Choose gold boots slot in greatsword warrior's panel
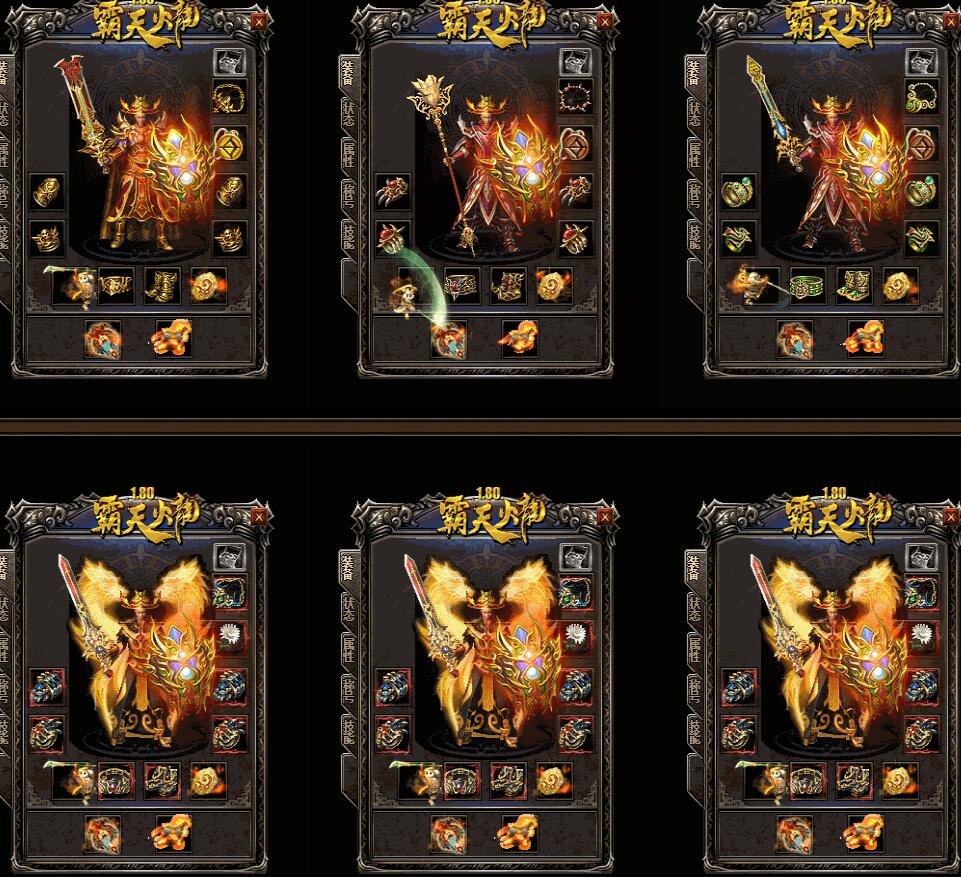Image resolution: width=961 pixels, height=877 pixels. pyautogui.click(x=162, y=286)
